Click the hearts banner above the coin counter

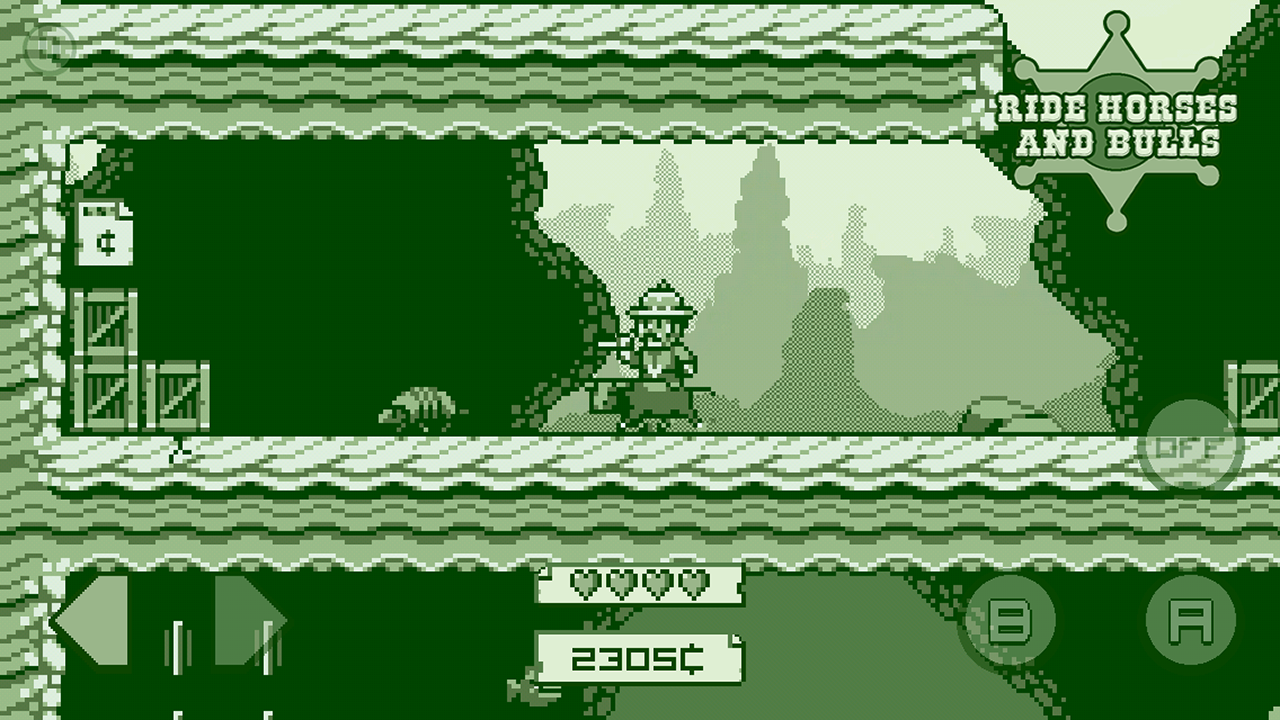pos(640,585)
